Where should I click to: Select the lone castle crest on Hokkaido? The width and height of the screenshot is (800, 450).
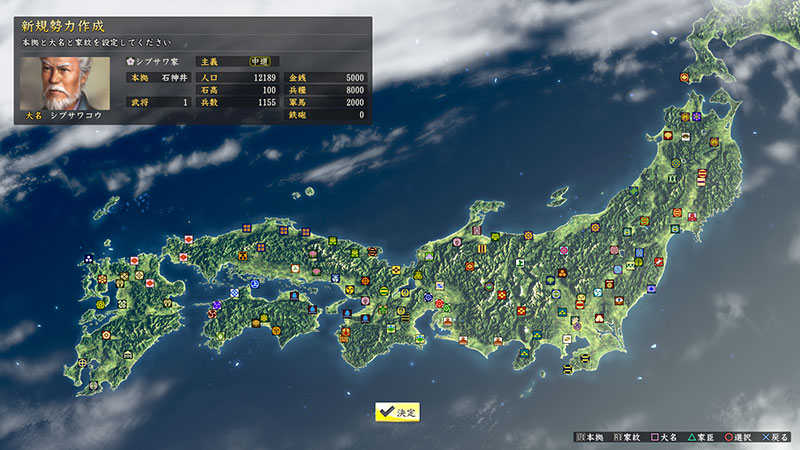[685, 77]
